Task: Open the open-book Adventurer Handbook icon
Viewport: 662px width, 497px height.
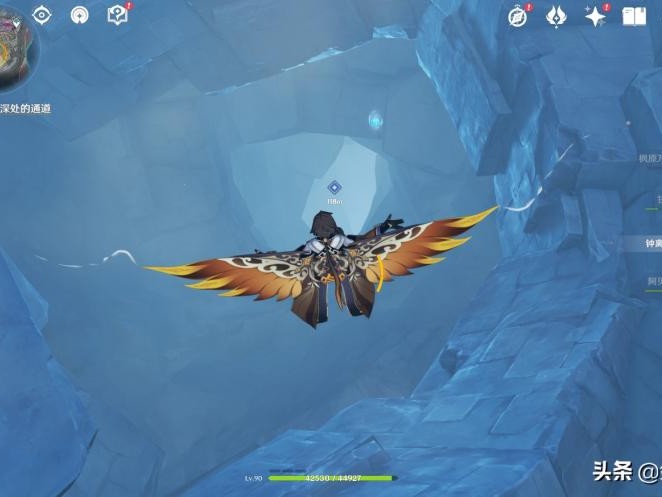Action: point(634,16)
